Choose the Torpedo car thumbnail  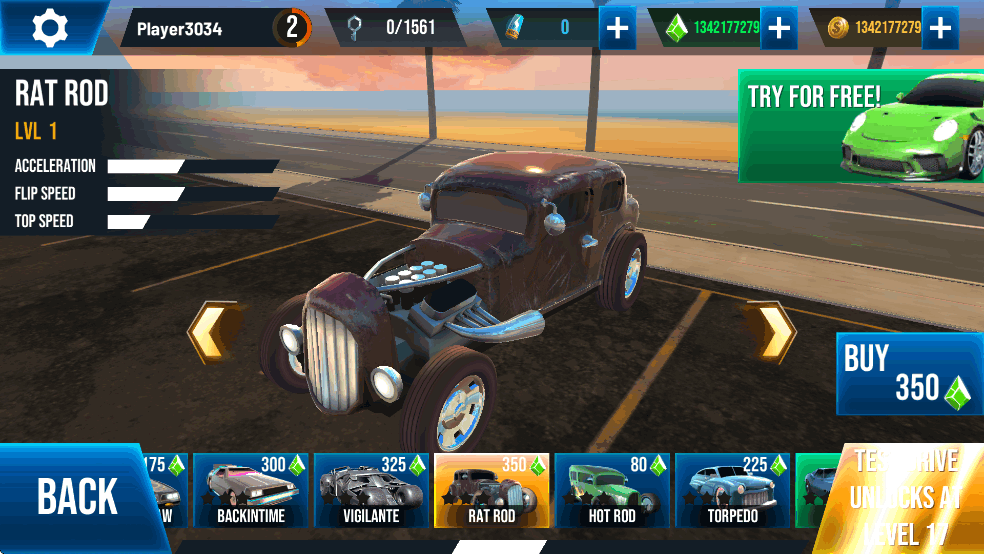tap(732, 490)
